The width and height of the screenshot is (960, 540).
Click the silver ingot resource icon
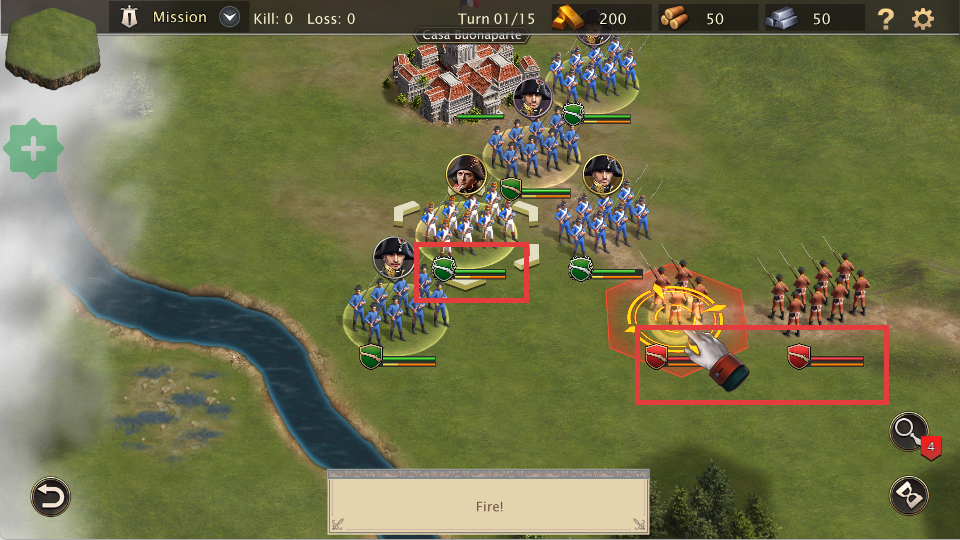[x=784, y=18]
